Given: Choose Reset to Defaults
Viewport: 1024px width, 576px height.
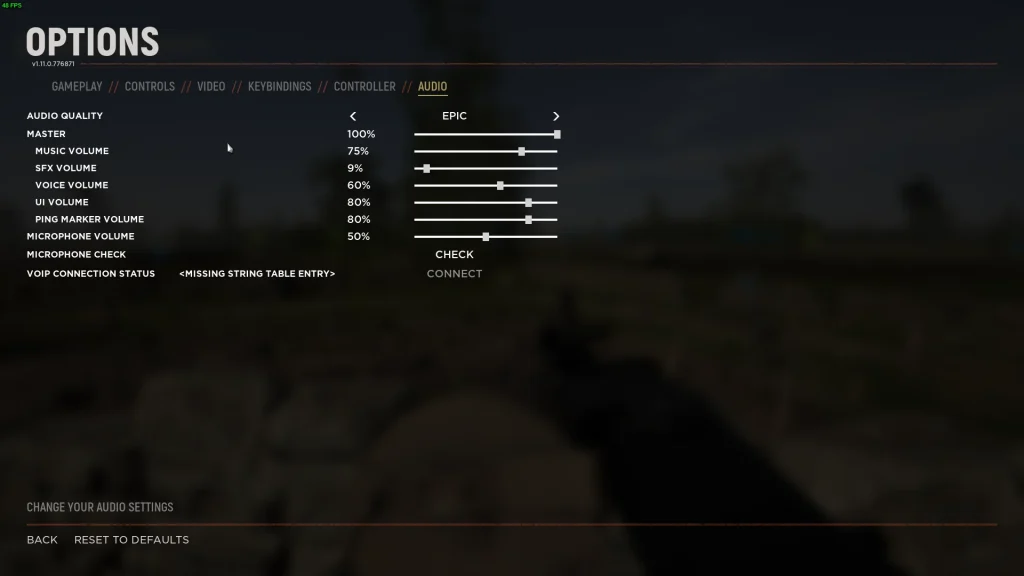Looking at the screenshot, I should tap(131, 540).
